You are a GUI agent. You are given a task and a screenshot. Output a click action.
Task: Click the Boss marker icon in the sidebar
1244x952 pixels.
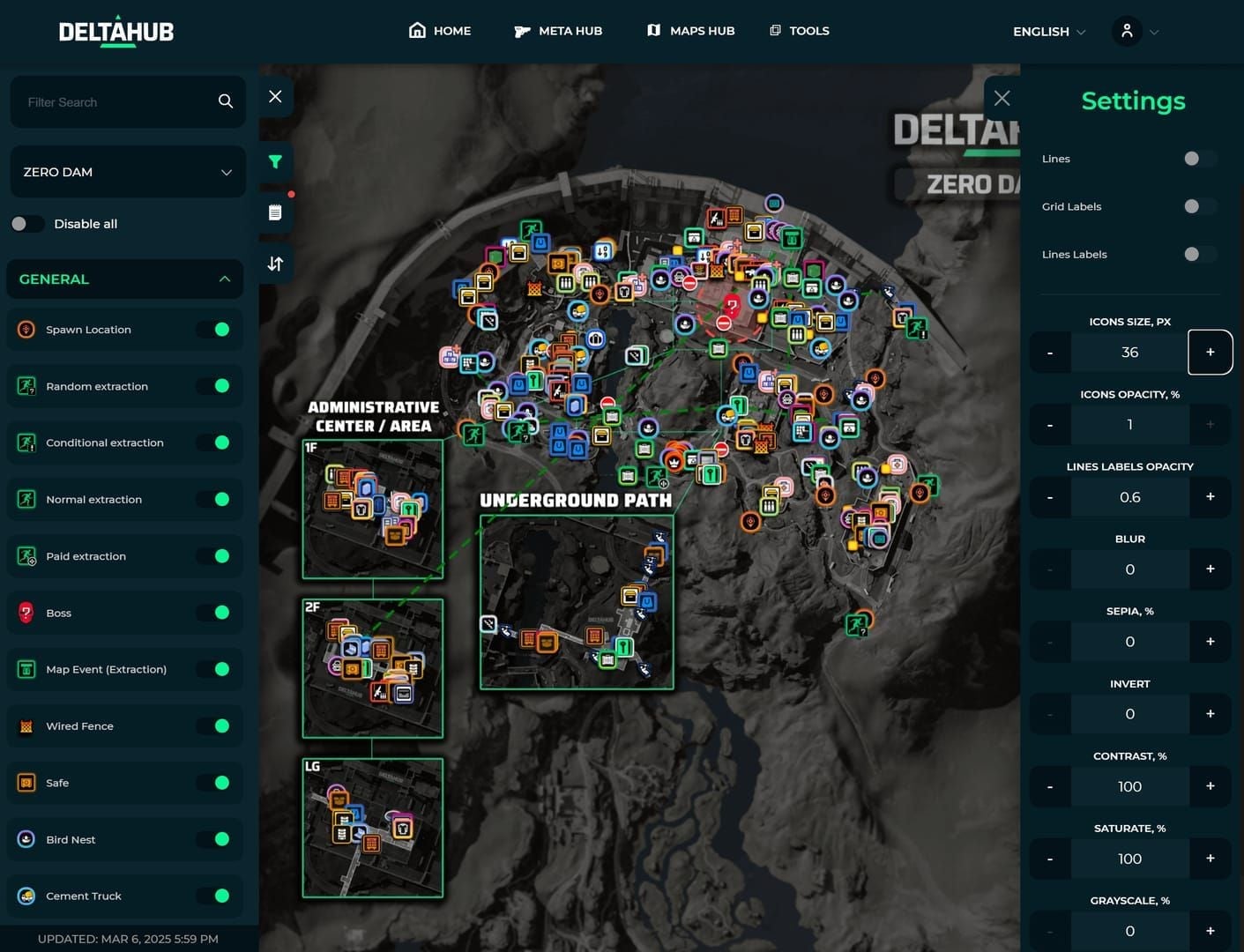pyautogui.click(x=26, y=612)
